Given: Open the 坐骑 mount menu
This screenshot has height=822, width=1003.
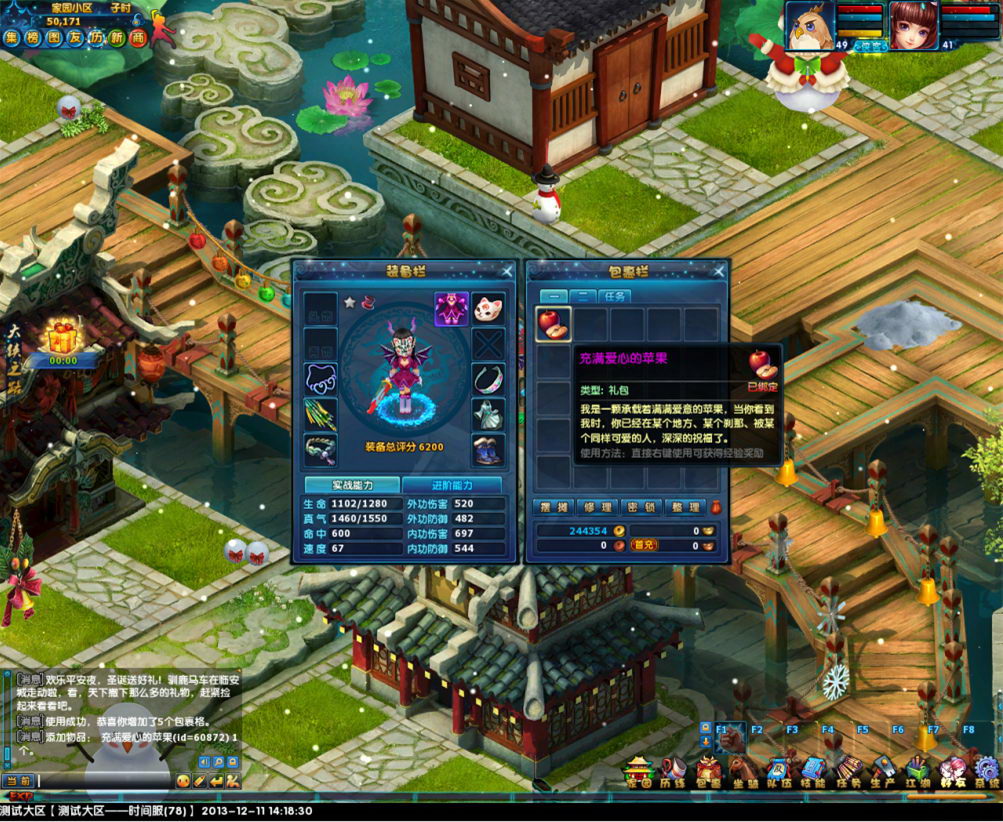Looking at the screenshot, I should 744,770.
